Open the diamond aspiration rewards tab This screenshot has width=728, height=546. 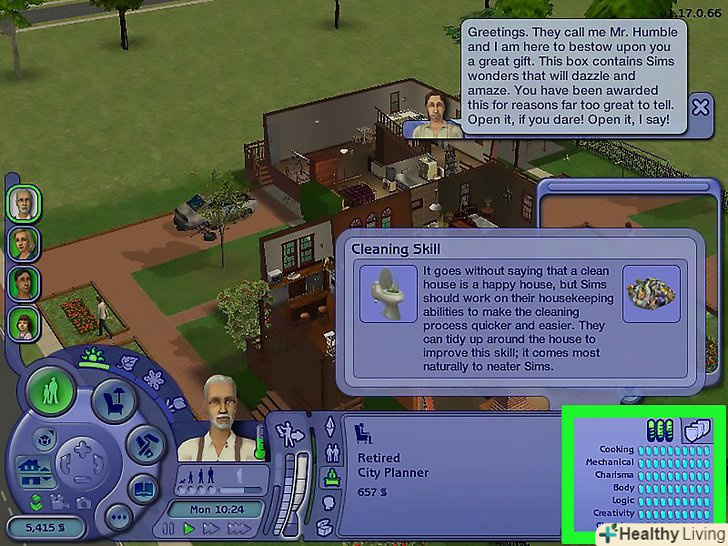(329, 425)
